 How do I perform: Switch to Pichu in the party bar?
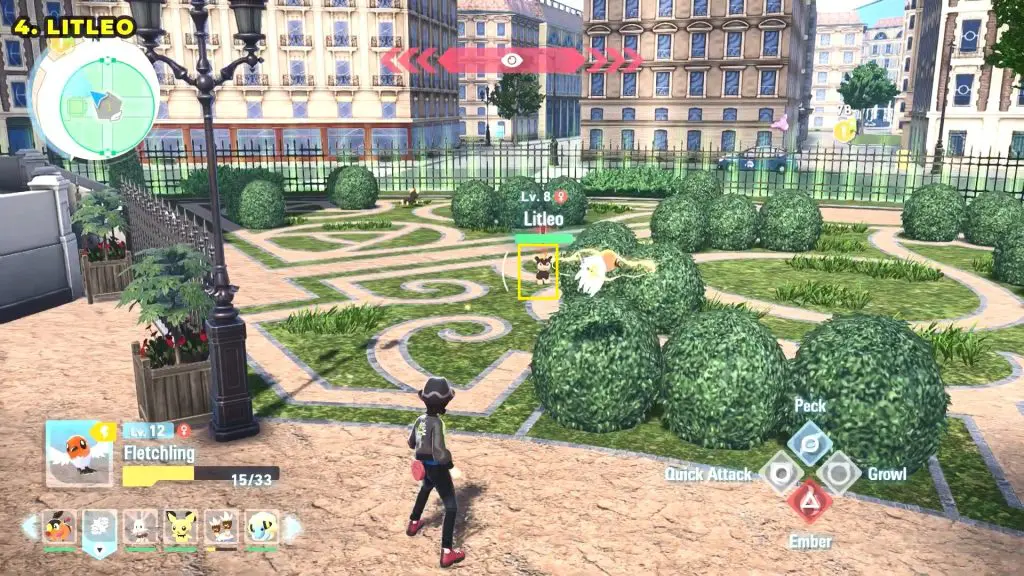coord(180,527)
